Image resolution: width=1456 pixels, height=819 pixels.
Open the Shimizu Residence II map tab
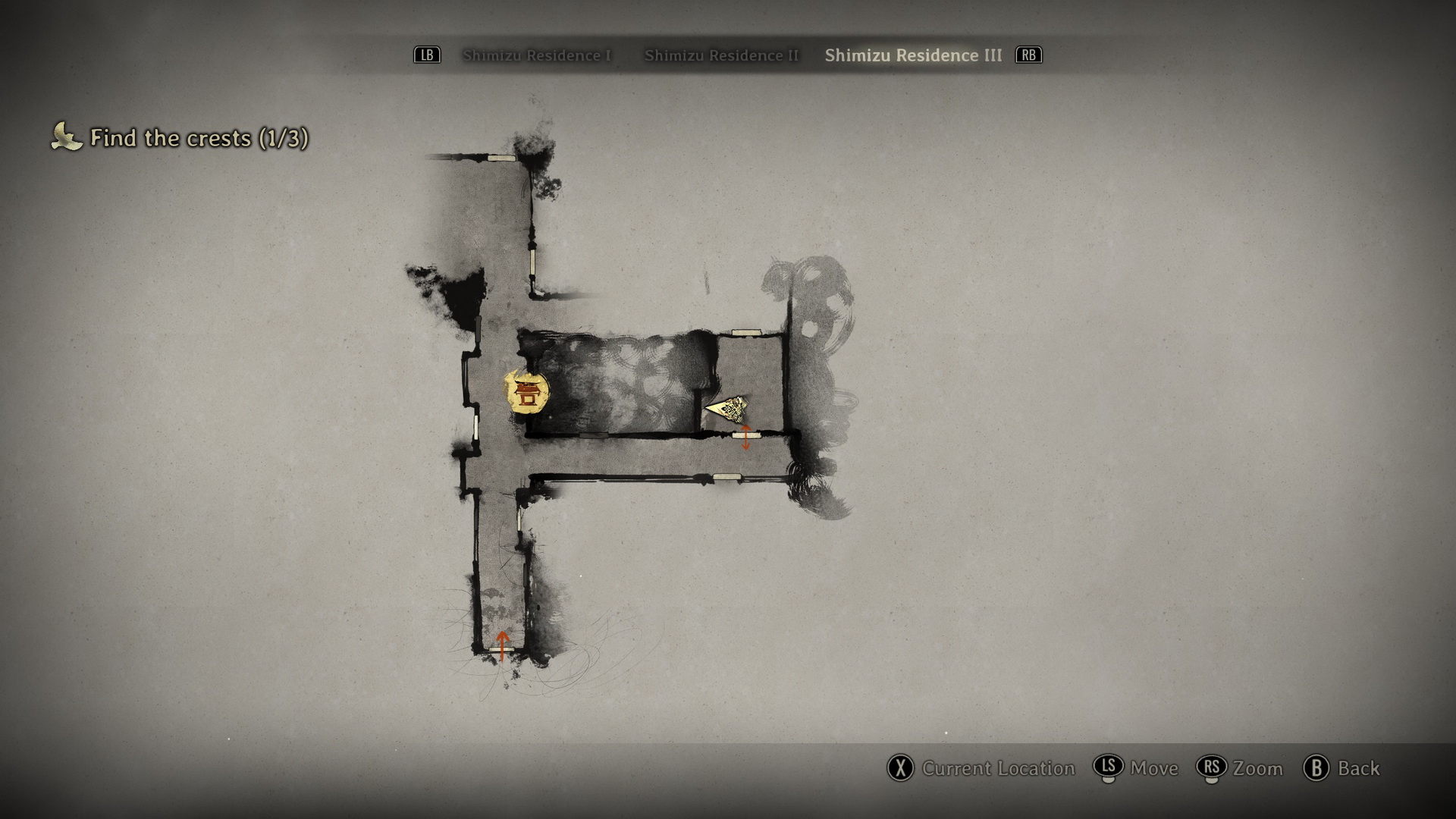click(x=721, y=55)
